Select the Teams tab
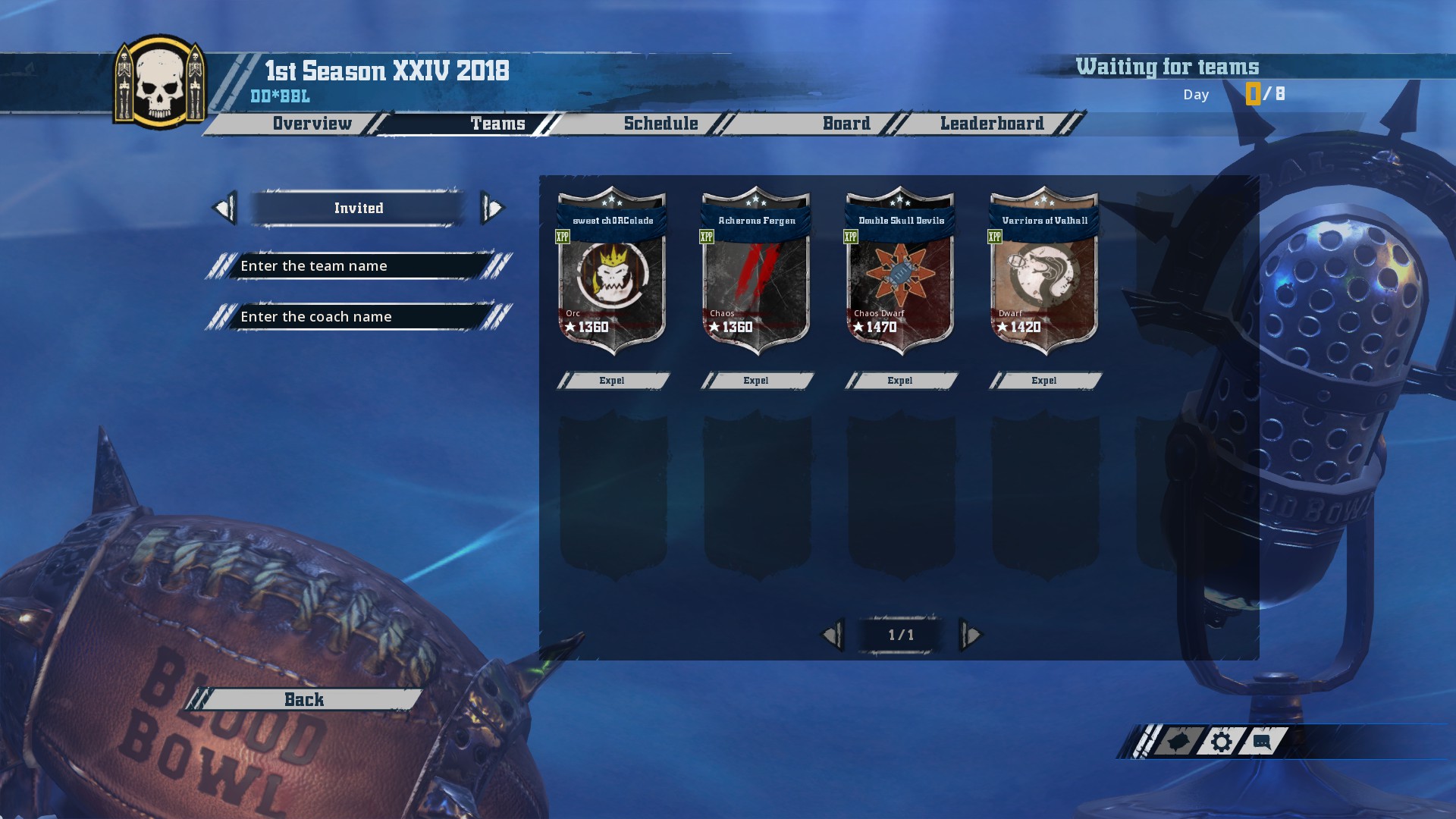 (497, 124)
